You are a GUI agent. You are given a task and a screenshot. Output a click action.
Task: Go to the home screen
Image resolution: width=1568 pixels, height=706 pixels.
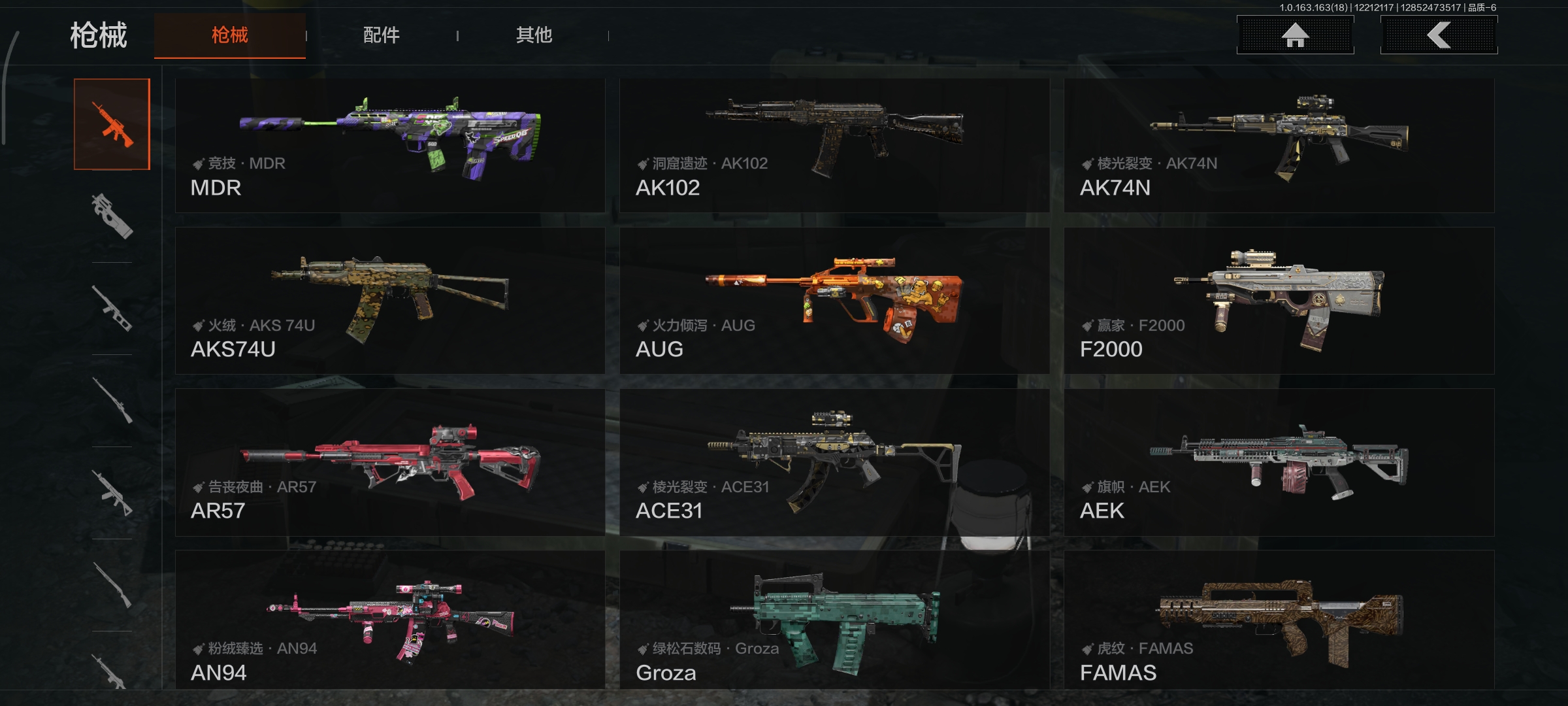tap(1295, 35)
